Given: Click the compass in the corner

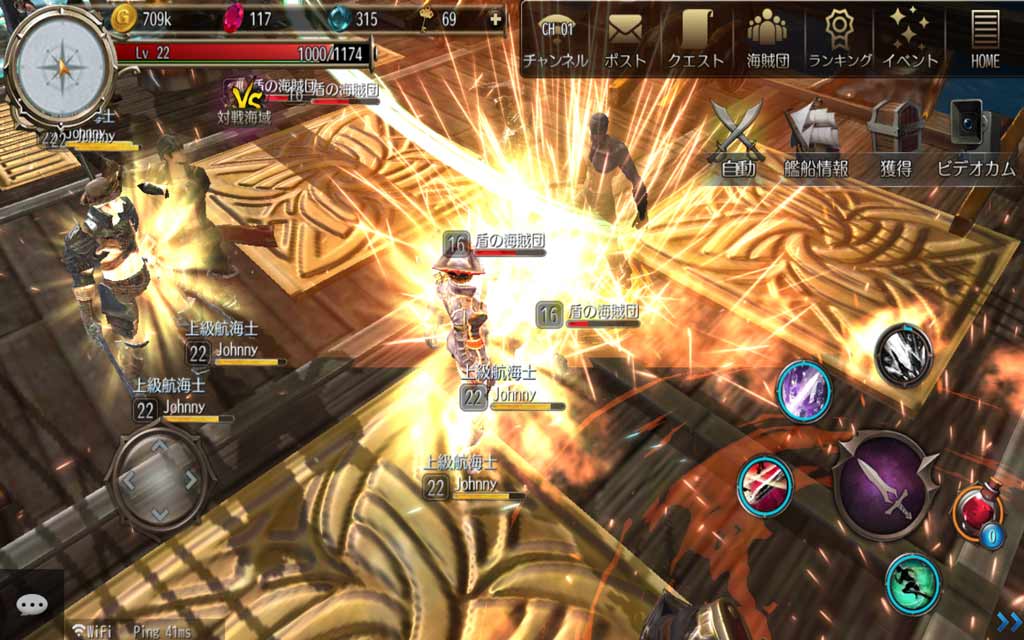Looking at the screenshot, I should coord(62,63).
